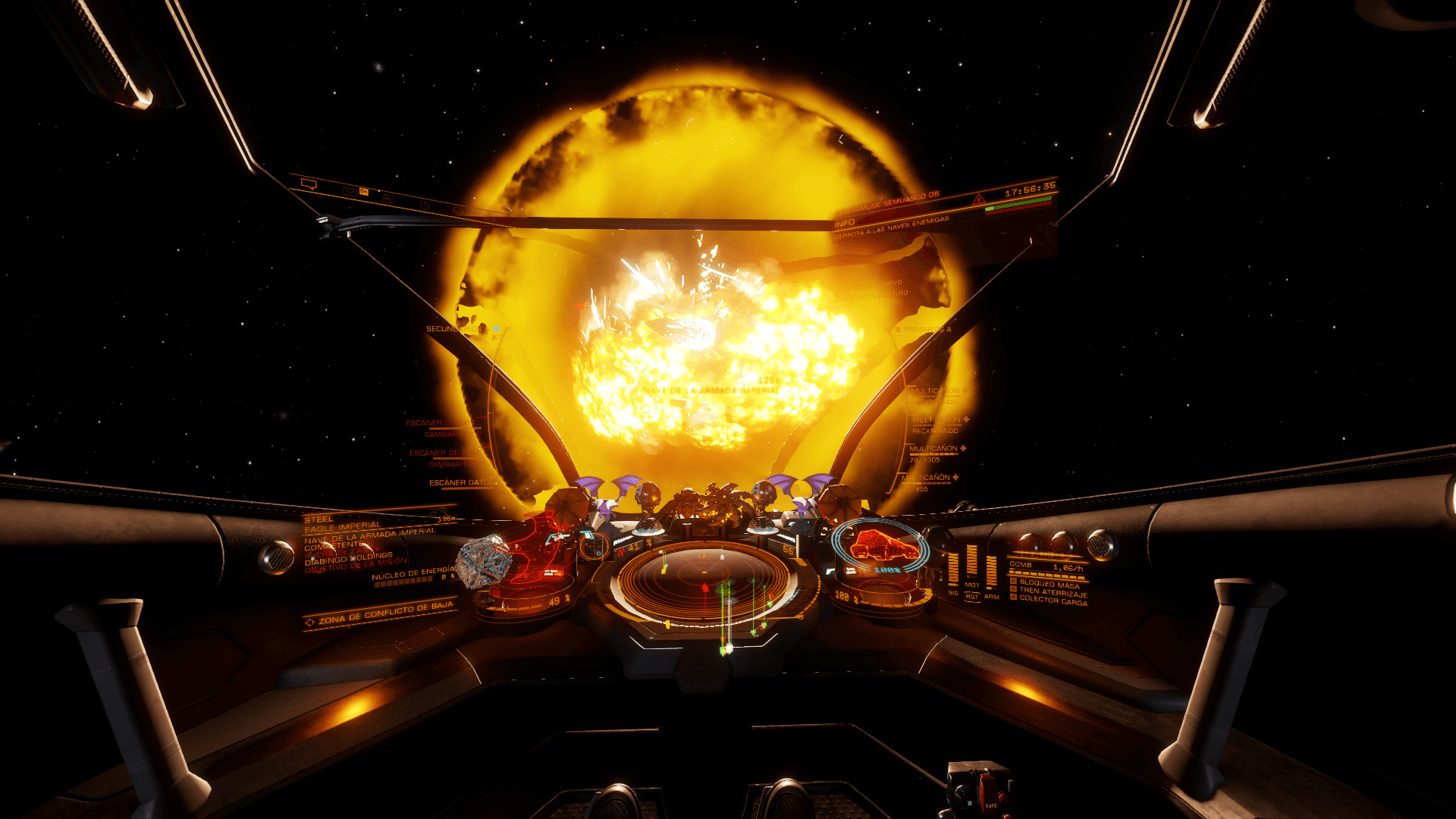Reset power distribution with RST
The image size is (1456, 819).
[x=971, y=597]
